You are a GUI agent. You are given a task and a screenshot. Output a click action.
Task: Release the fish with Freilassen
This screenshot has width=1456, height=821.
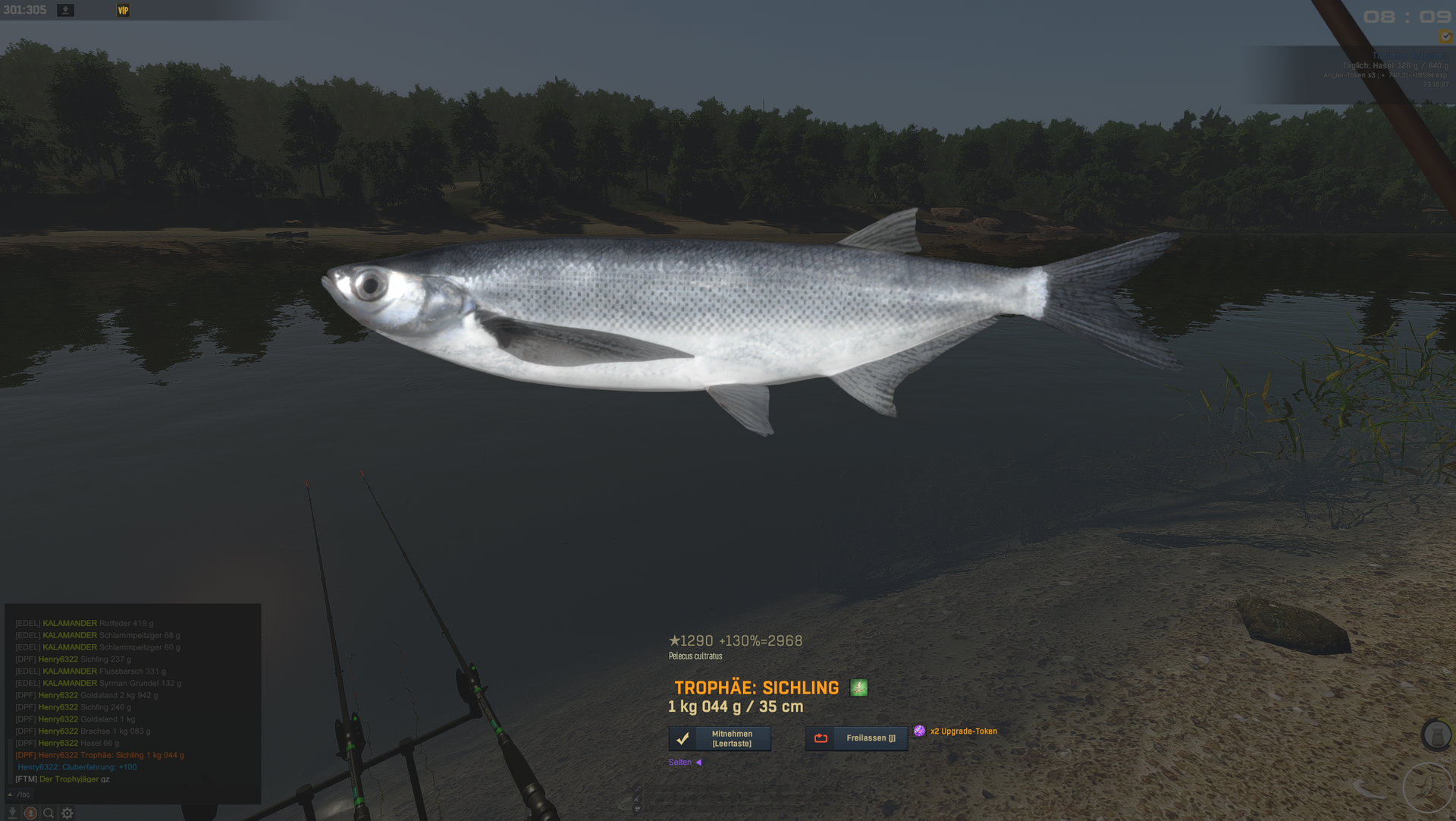click(856, 738)
